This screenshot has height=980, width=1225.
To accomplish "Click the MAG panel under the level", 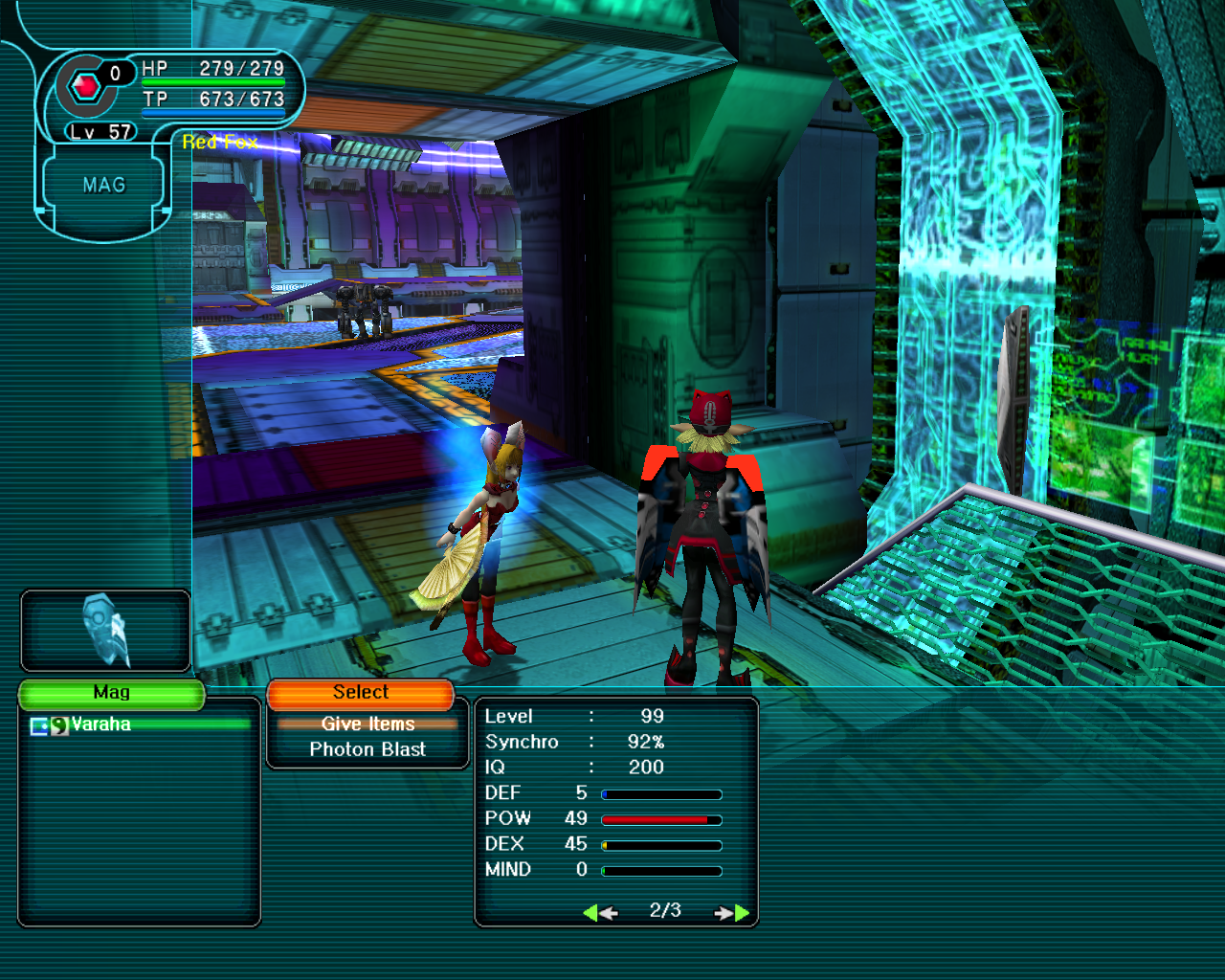I will click(103, 186).
